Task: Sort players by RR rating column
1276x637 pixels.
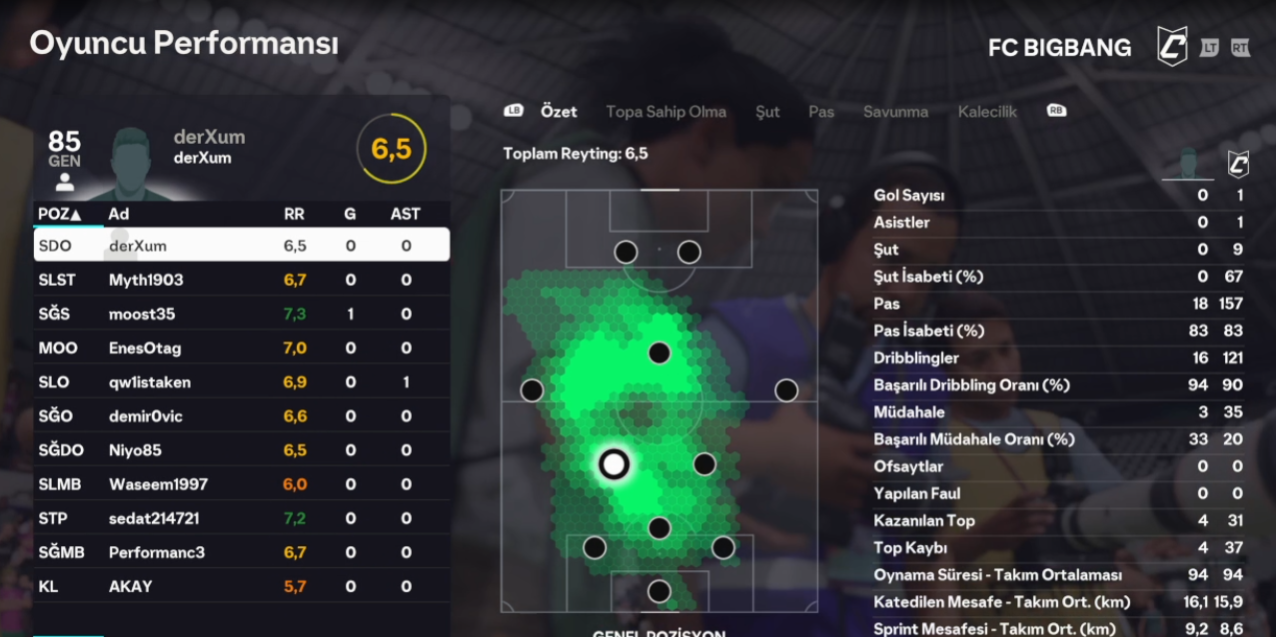Action: pyautogui.click(x=295, y=214)
